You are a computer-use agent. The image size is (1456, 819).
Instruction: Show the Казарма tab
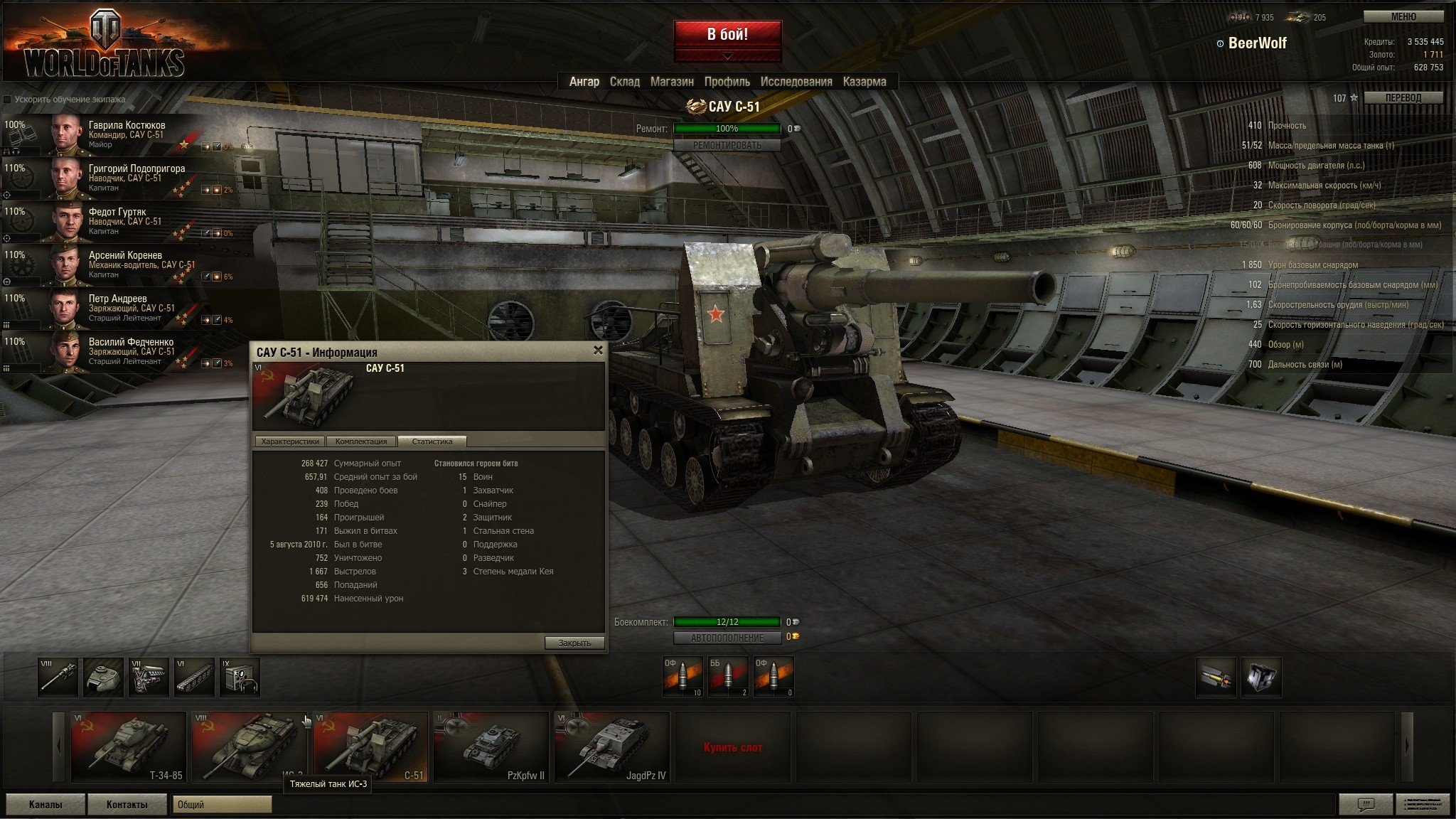click(864, 82)
